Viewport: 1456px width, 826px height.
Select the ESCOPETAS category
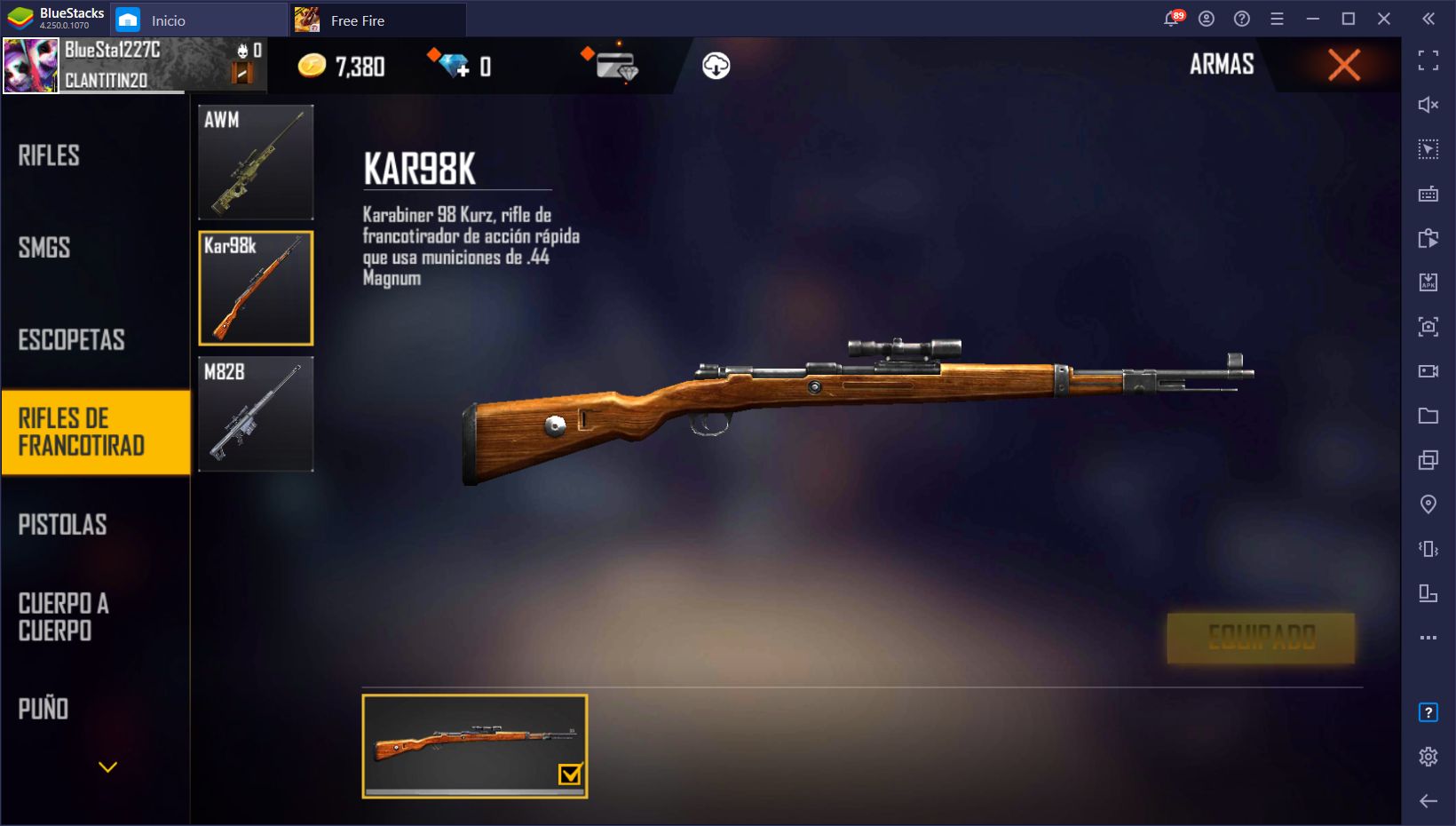(71, 340)
